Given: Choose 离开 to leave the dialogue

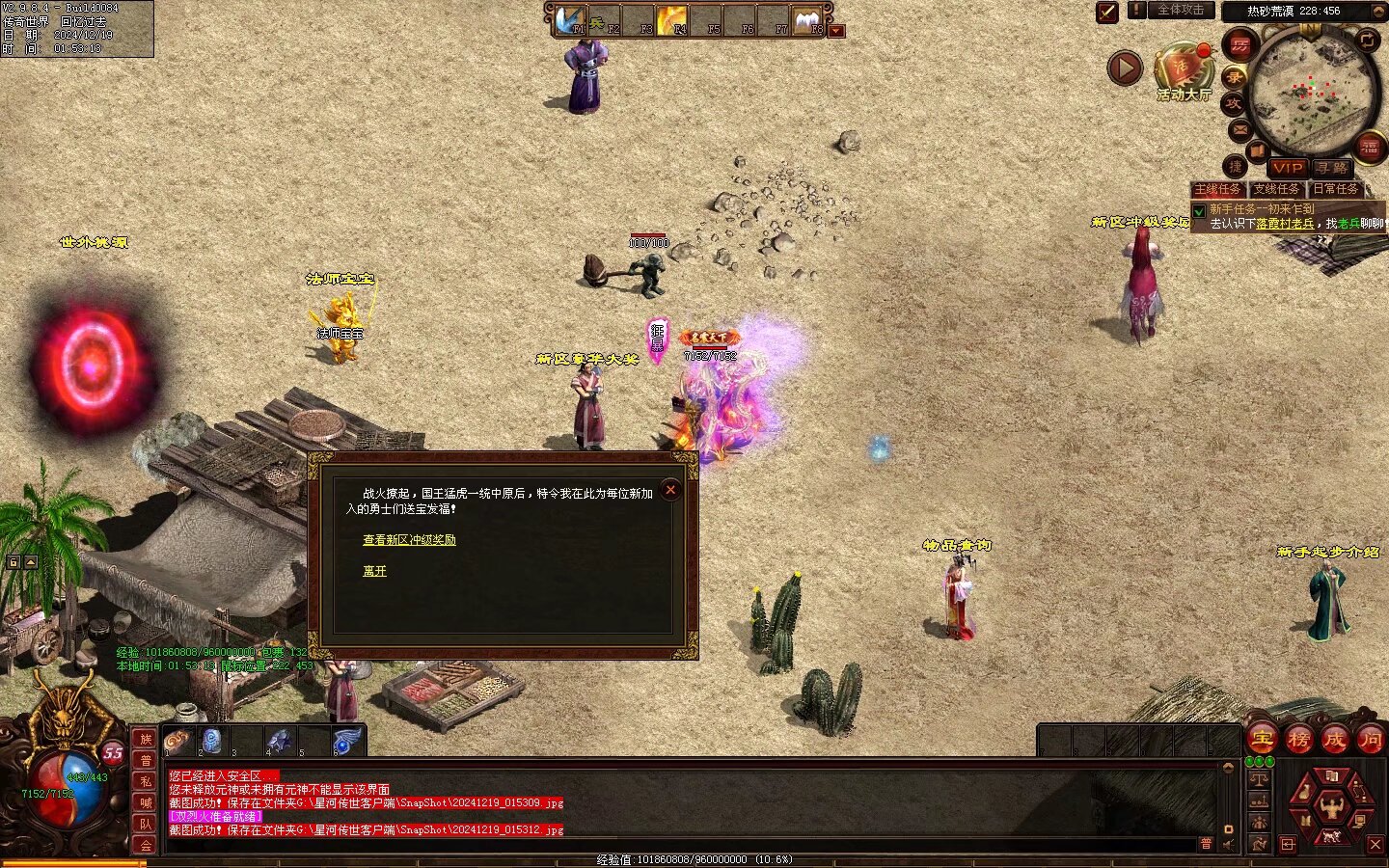Looking at the screenshot, I should coord(374,571).
